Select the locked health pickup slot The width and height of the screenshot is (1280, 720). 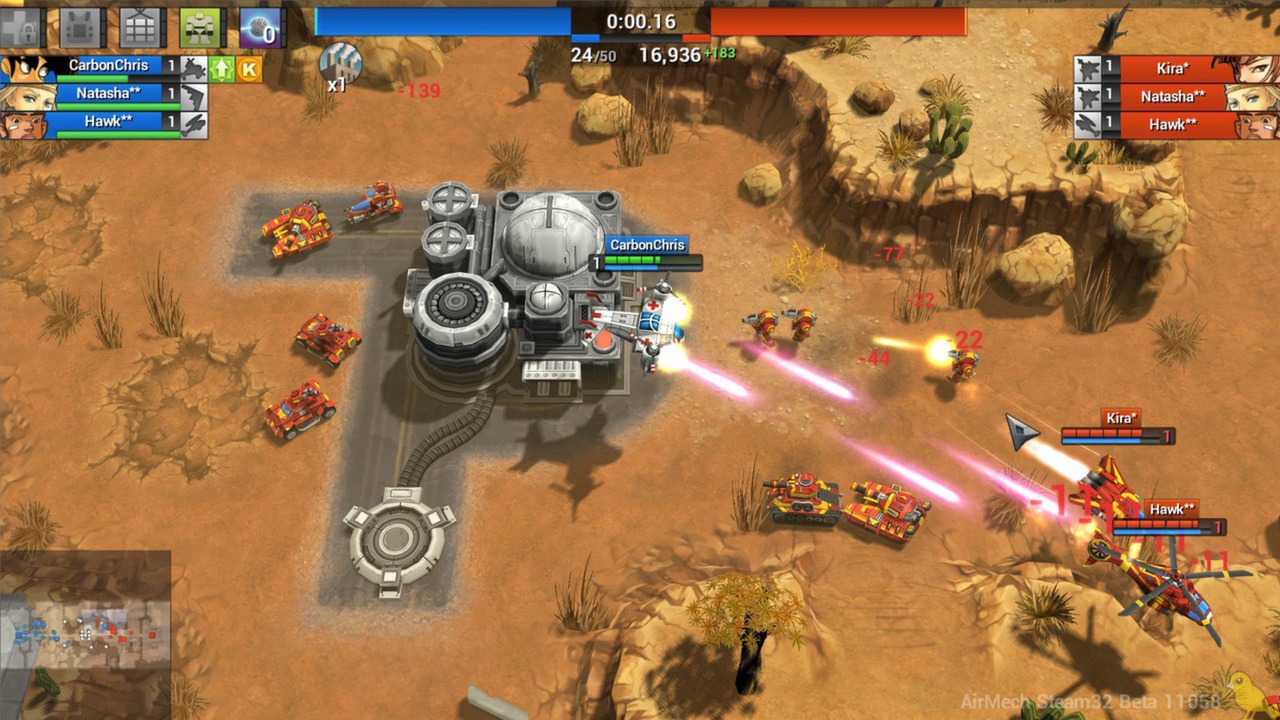22,27
